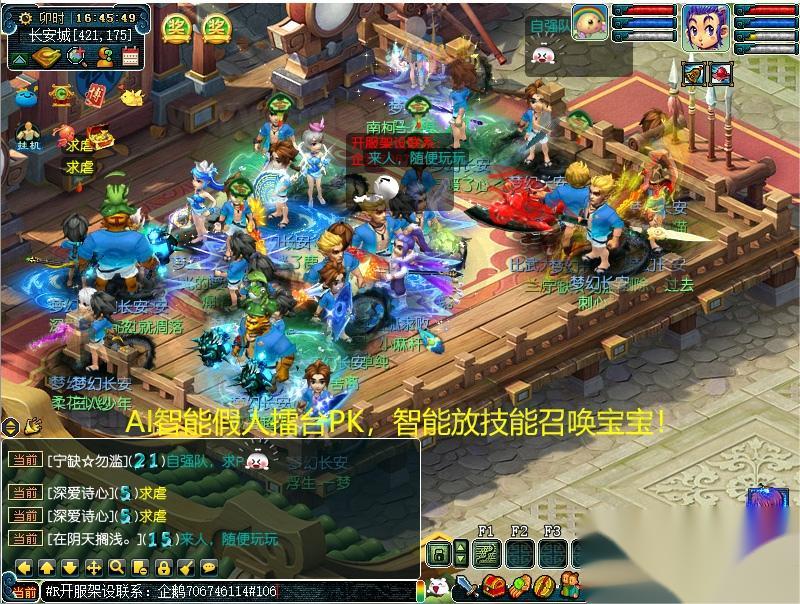Clear chat using the broom button
Viewport: 800px width, 604px height.
pos(186,567)
